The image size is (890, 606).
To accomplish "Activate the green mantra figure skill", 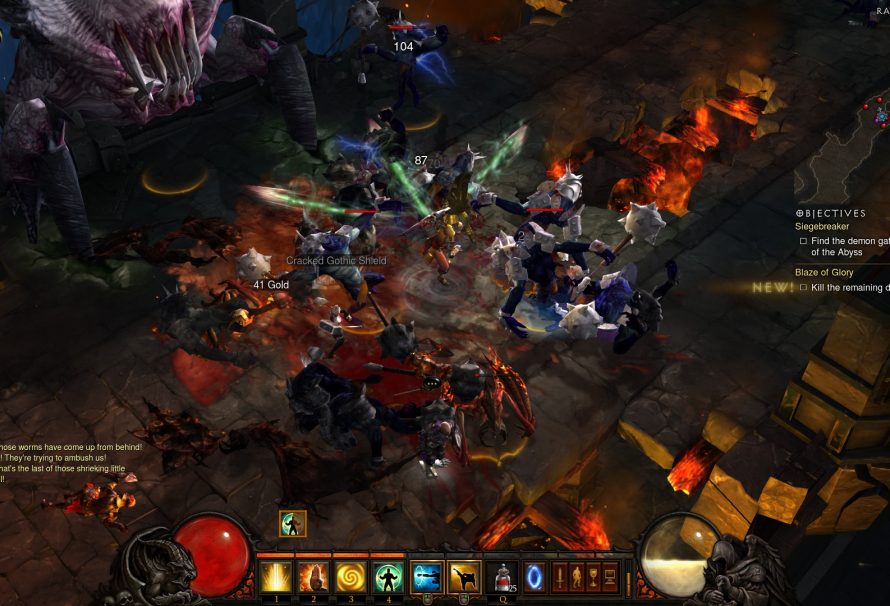I will (388, 578).
